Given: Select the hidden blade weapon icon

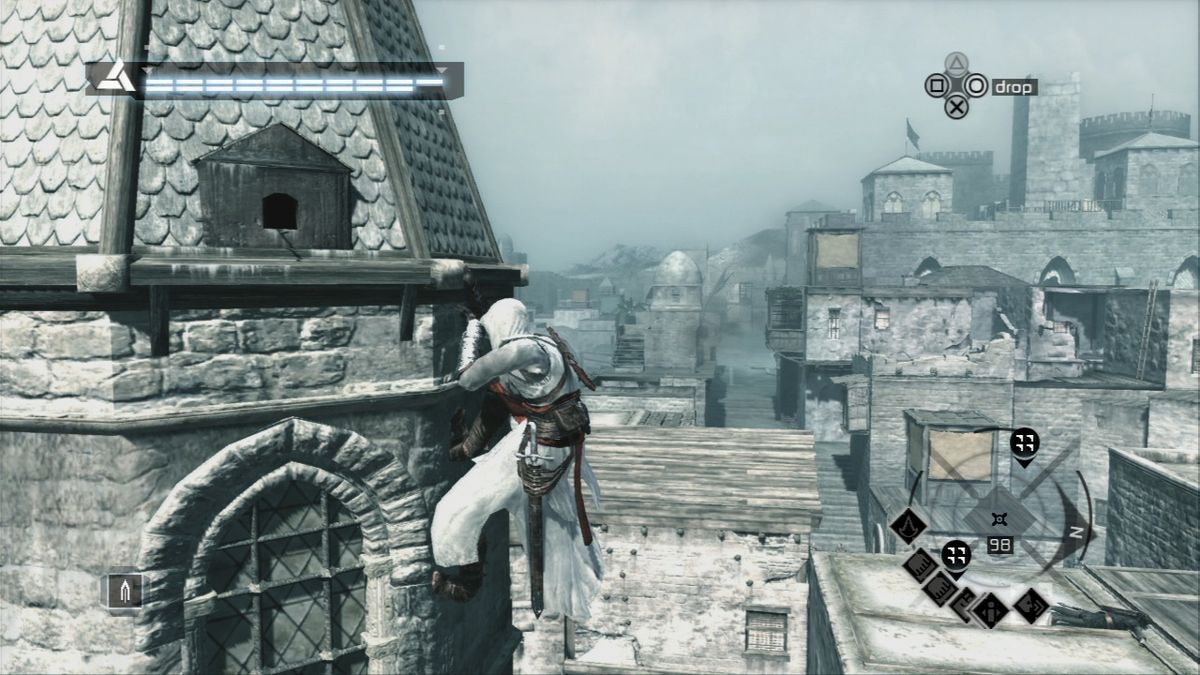Looking at the screenshot, I should [125, 590].
